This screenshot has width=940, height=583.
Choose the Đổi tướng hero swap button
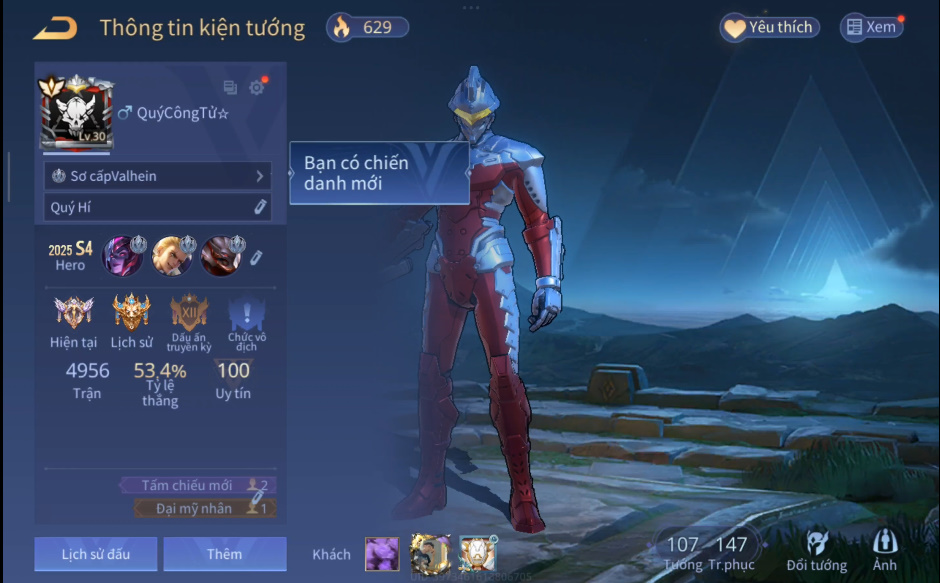pos(817,551)
